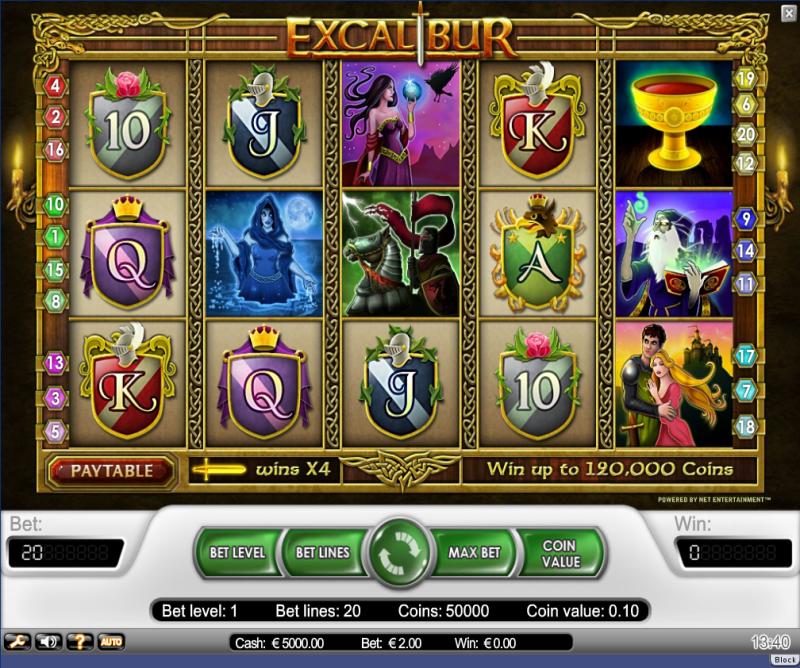Image resolution: width=800 pixels, height=668 pixels.
Task: Select bet line number 13
Action: point(55,364)
